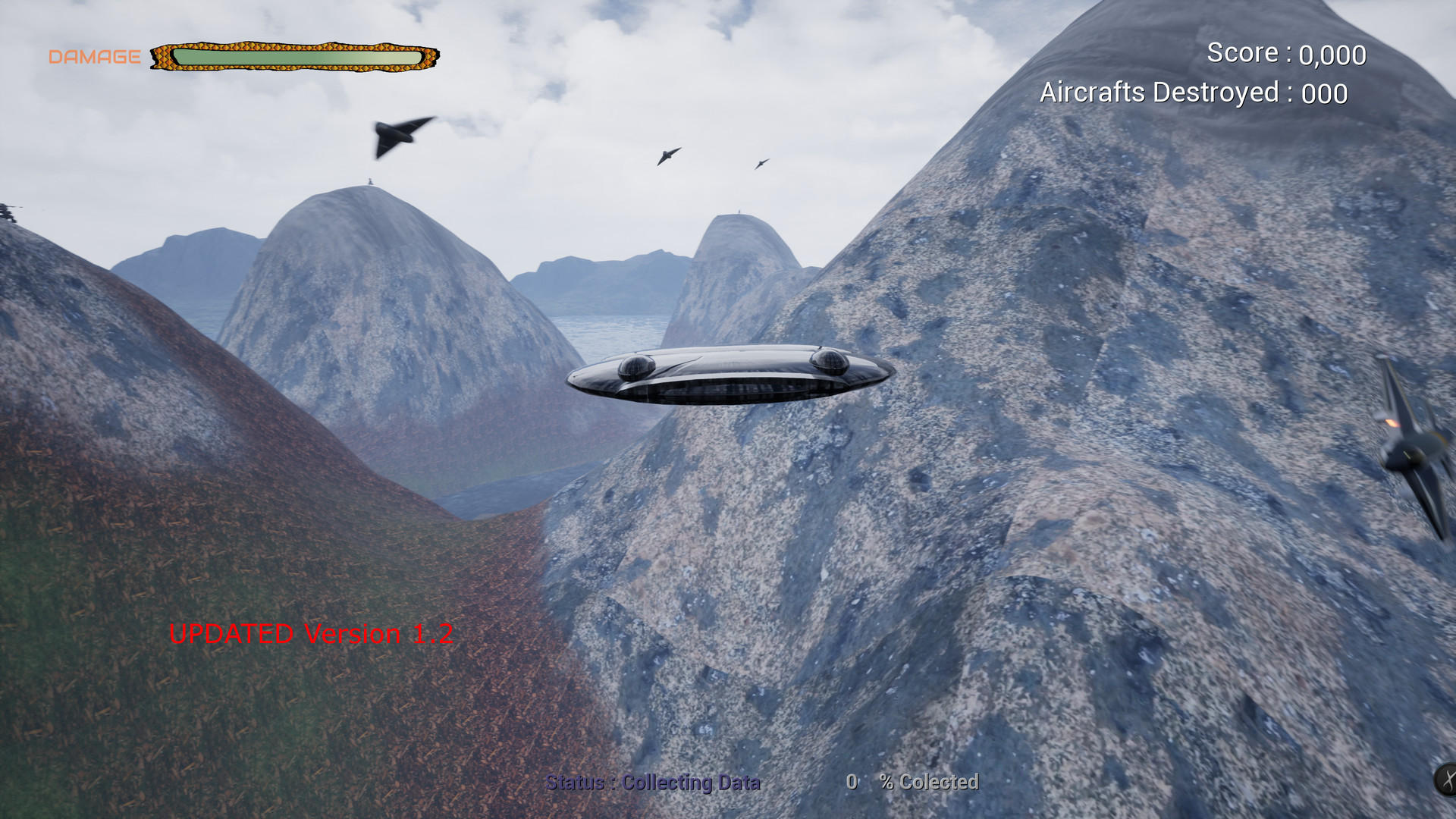Click the 0 value next to % Colected
This screenshot has height=819, width=1456.
pos(854,781)
